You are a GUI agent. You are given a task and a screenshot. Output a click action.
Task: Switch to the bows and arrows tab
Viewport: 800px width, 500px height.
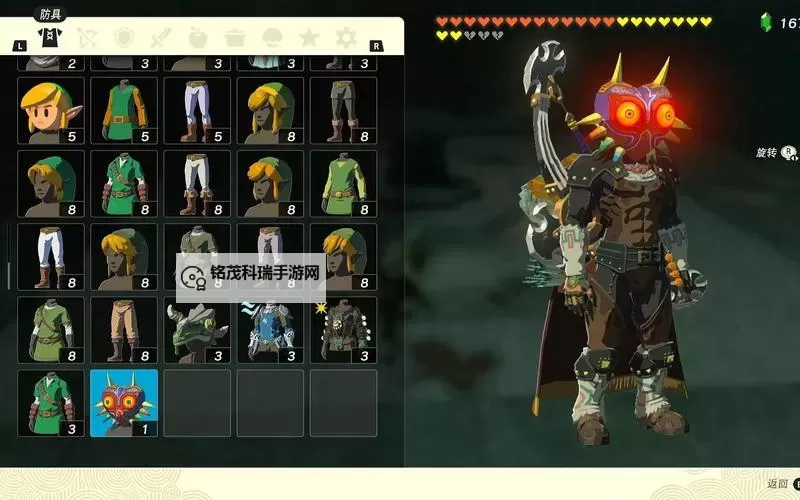click(x=87, y=39)
